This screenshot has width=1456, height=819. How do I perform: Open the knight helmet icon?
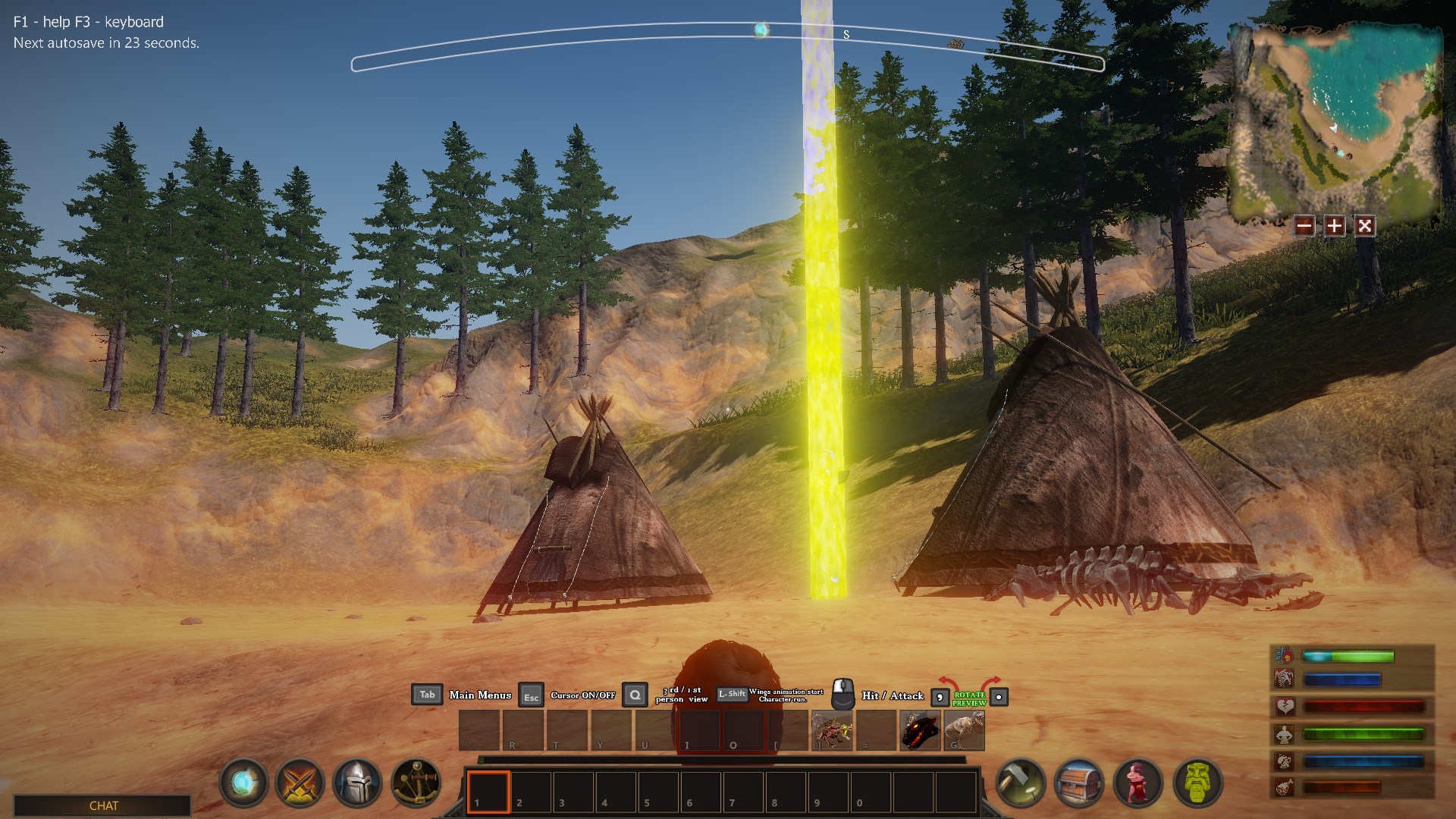pos(357,782)
